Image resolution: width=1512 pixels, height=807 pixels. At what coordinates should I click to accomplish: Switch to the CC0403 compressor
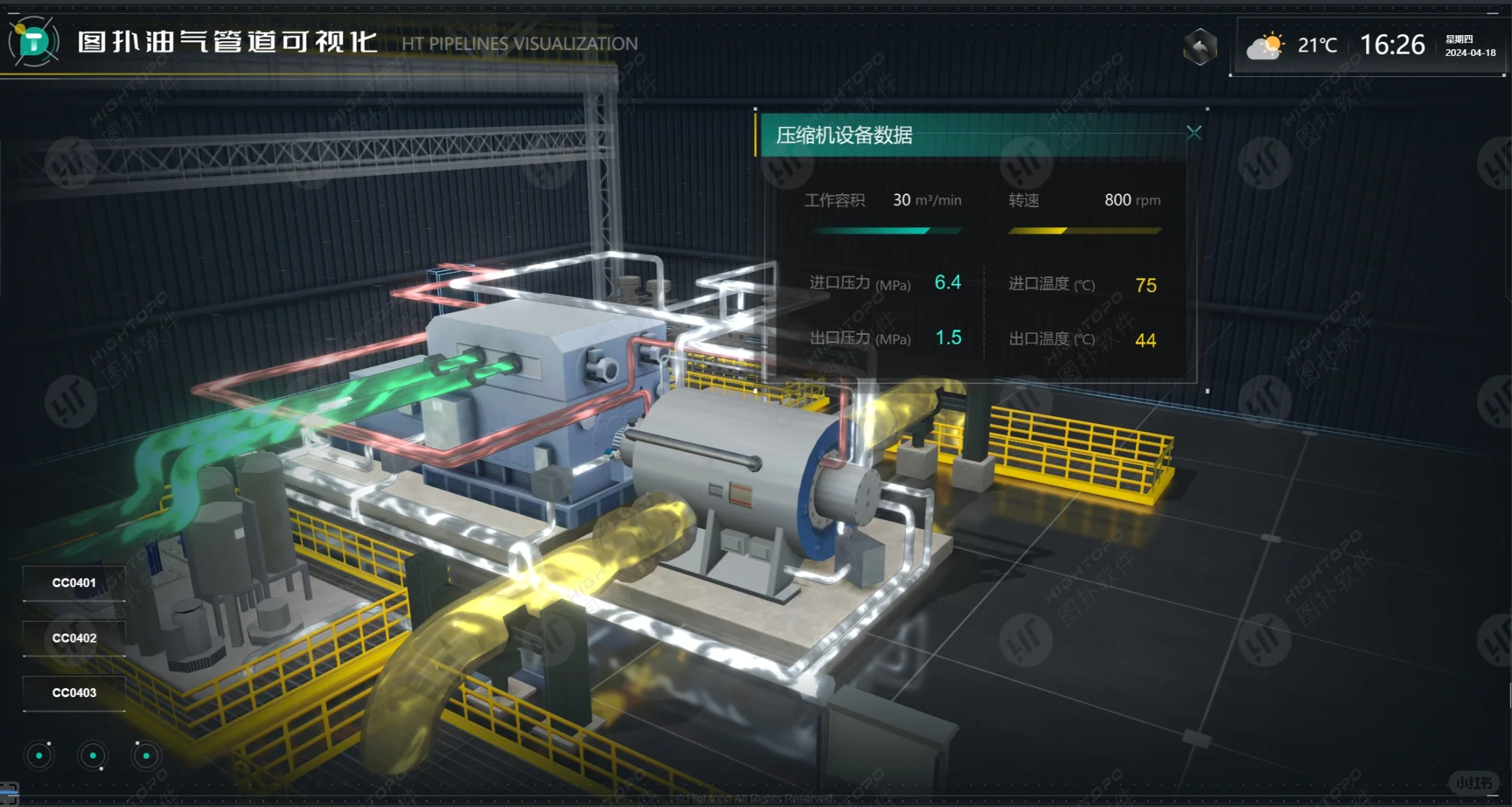[x=74, y=693]
